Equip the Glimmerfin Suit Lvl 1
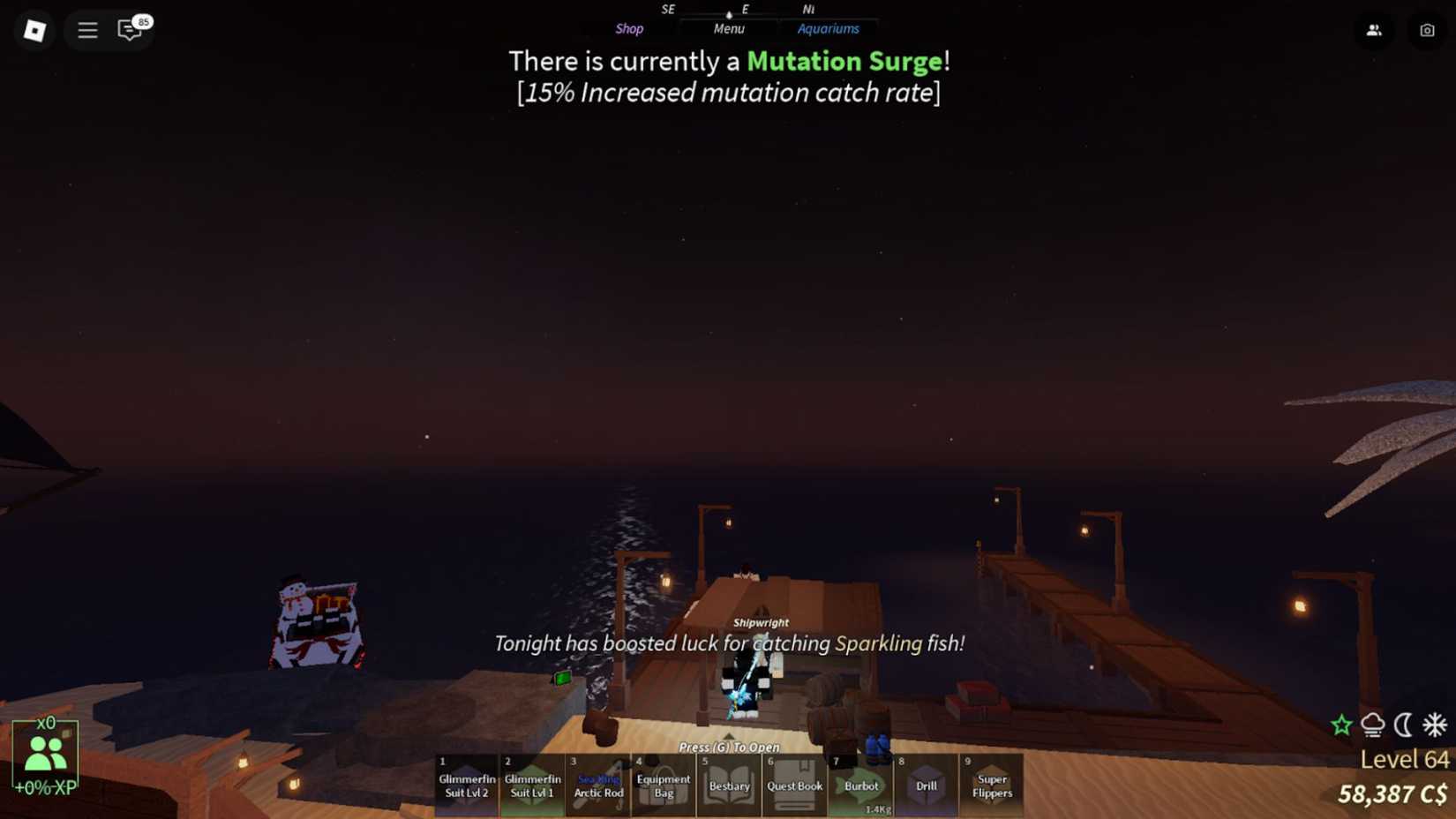Image resolution: width=1456 pixels, height=819 pixels. (532, 785)
